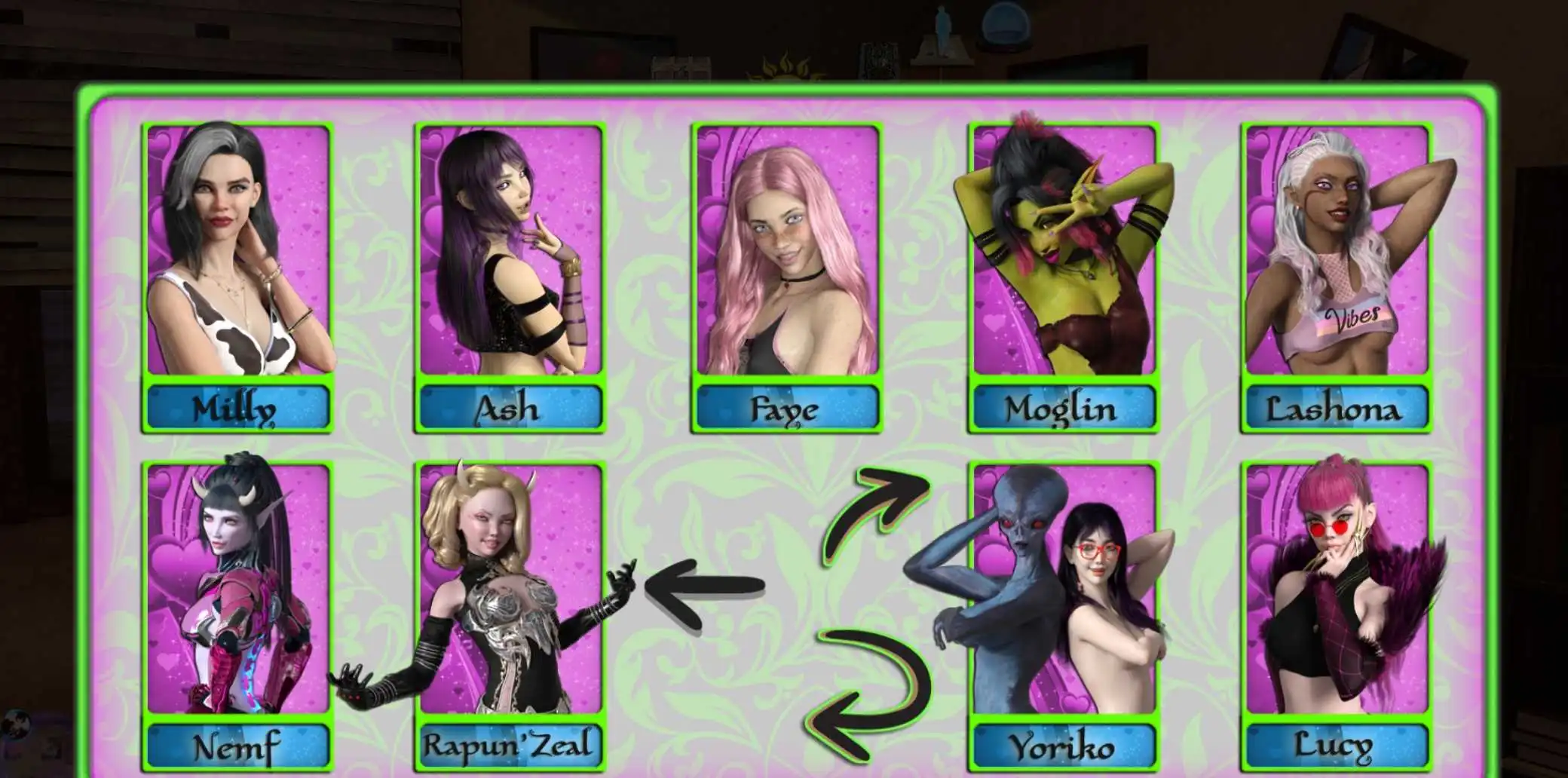Choose Ash's portrait card
This screenshot has width=1568, height=778.
(510, 277)
